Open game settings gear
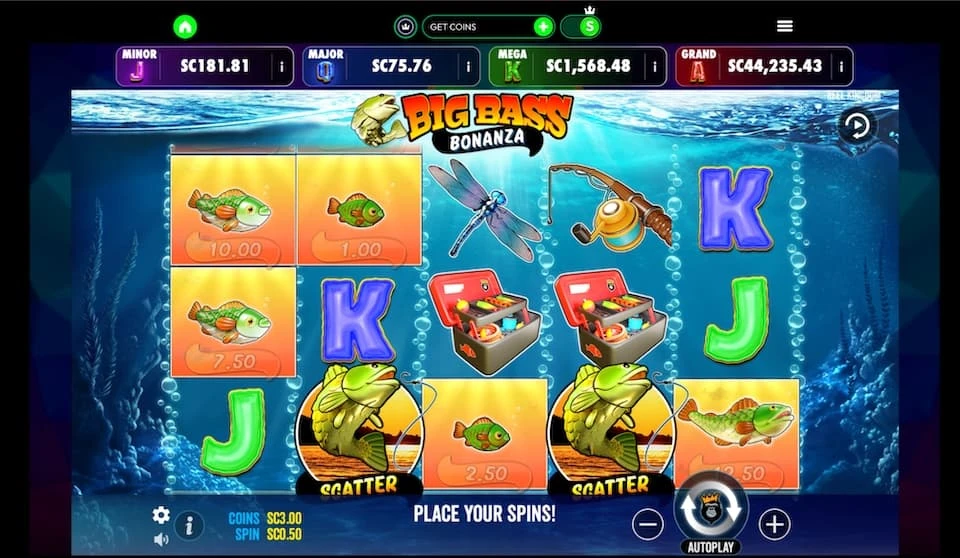960x558 pixels. click(161, 515)
